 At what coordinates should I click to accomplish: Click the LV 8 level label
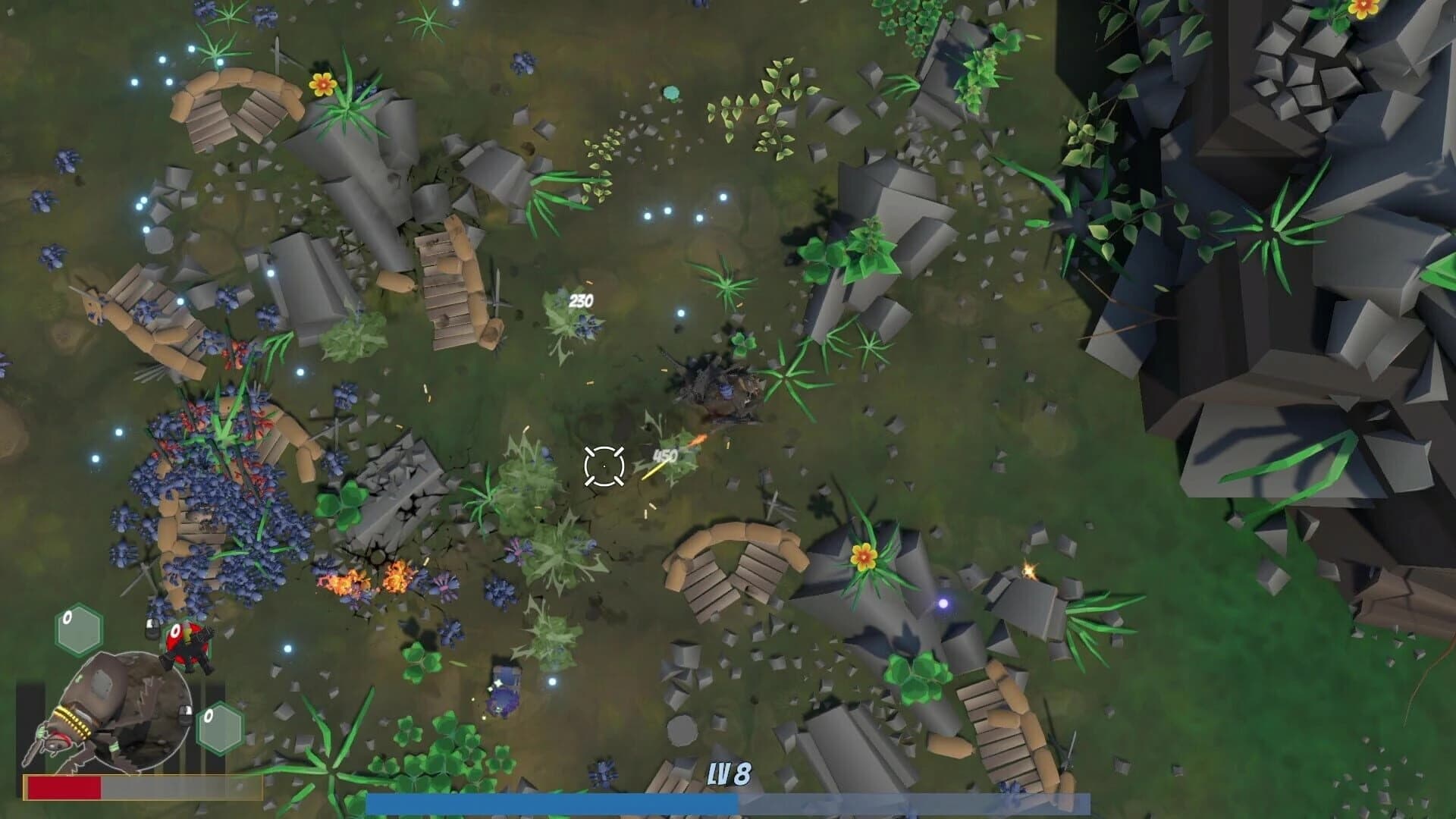point(730,772)
